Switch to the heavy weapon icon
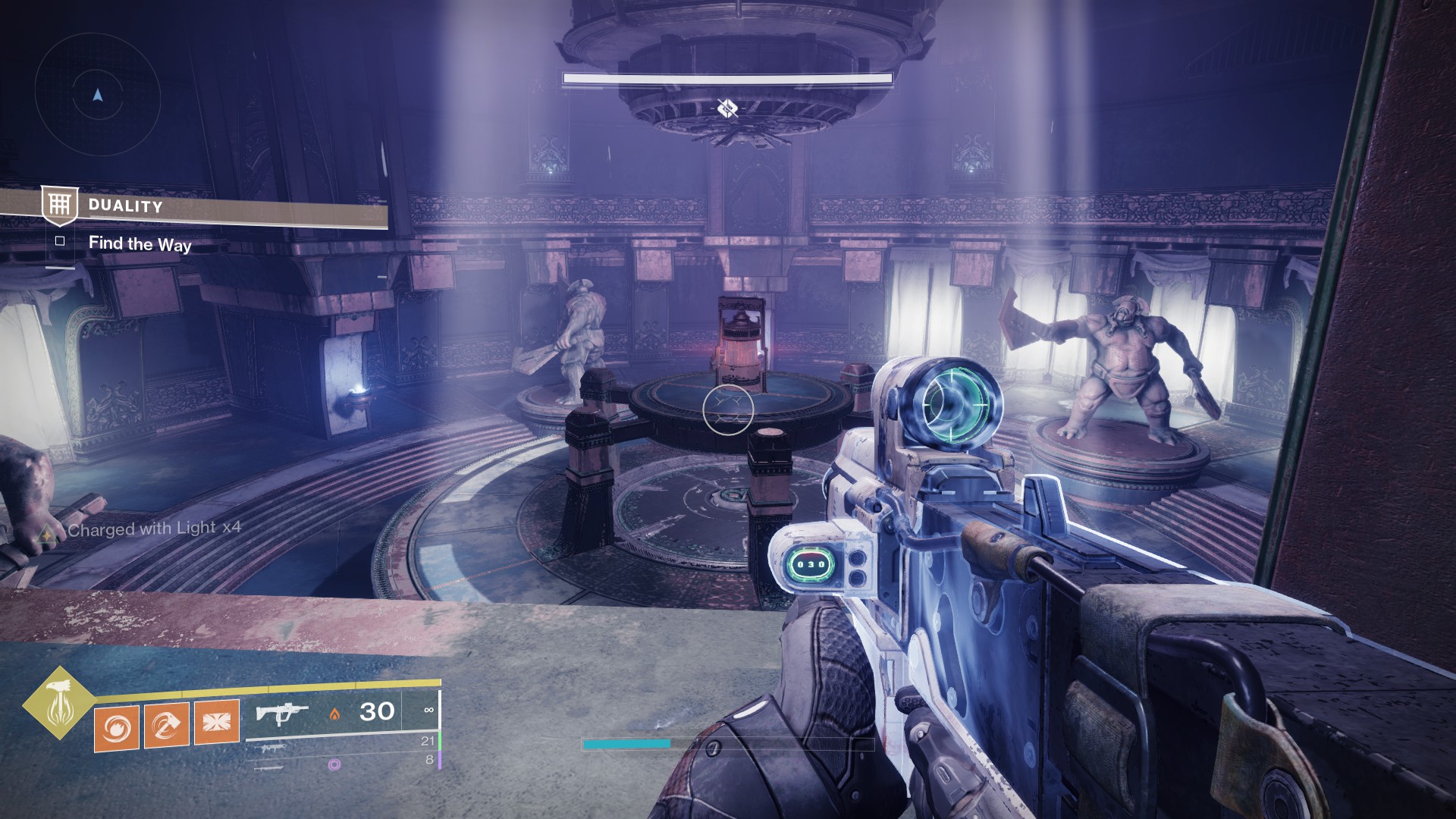Screen dimensions: 1456x819 [x=271, y=767]
